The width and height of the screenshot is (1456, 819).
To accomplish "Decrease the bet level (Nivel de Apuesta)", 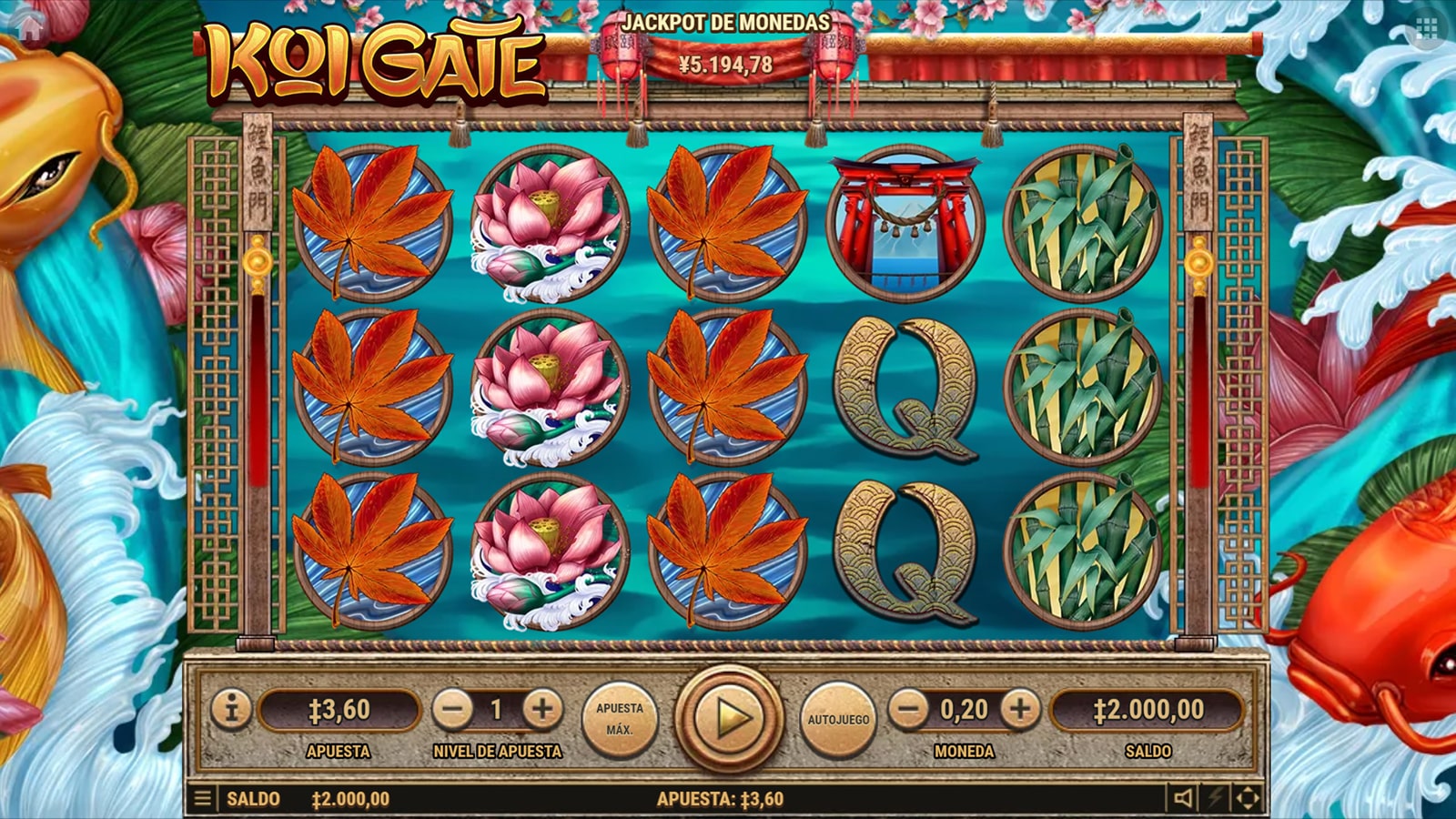I will [x=452, y=710].
